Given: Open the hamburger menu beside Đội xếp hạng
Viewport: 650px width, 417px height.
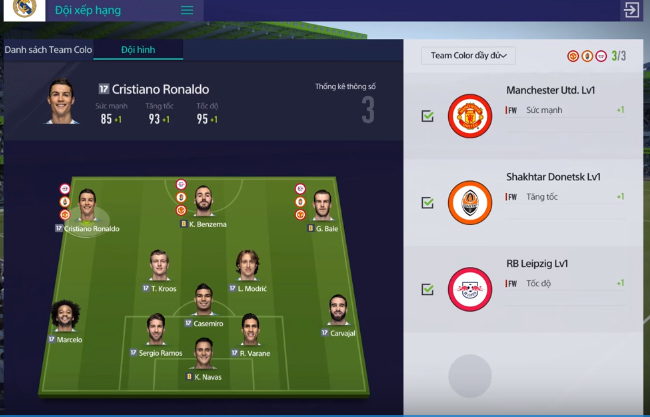Looking at the screenshot, I should (x=187, y=10).
